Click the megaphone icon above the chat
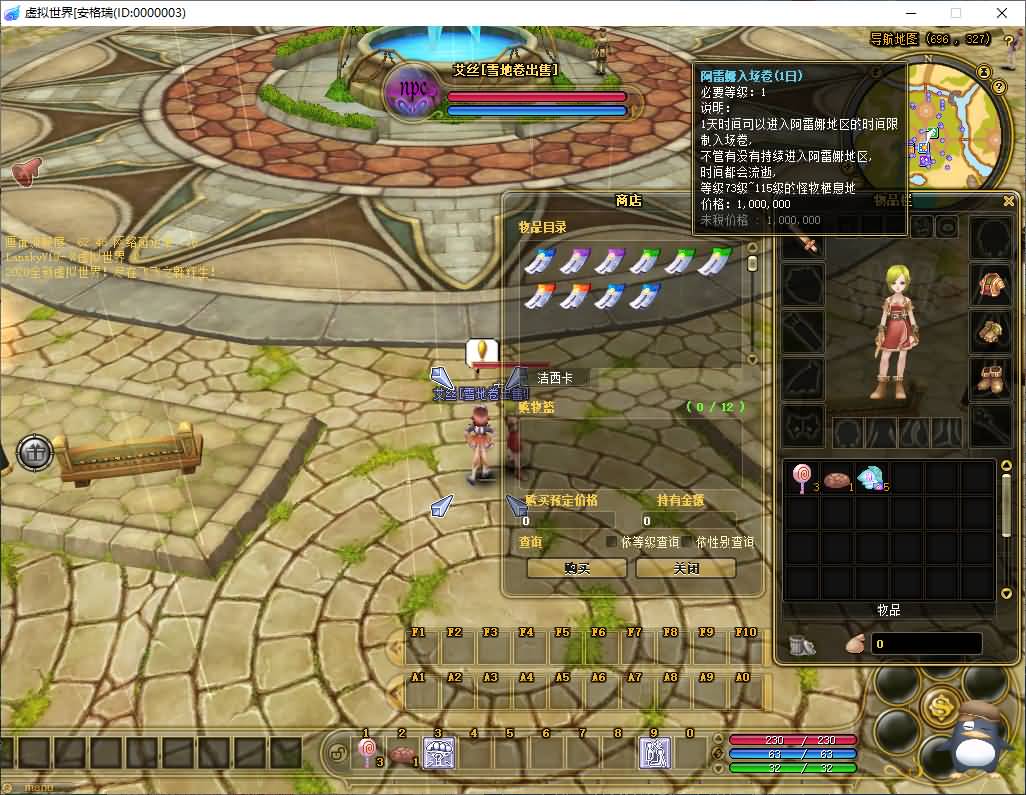 [x=26, y=171]
